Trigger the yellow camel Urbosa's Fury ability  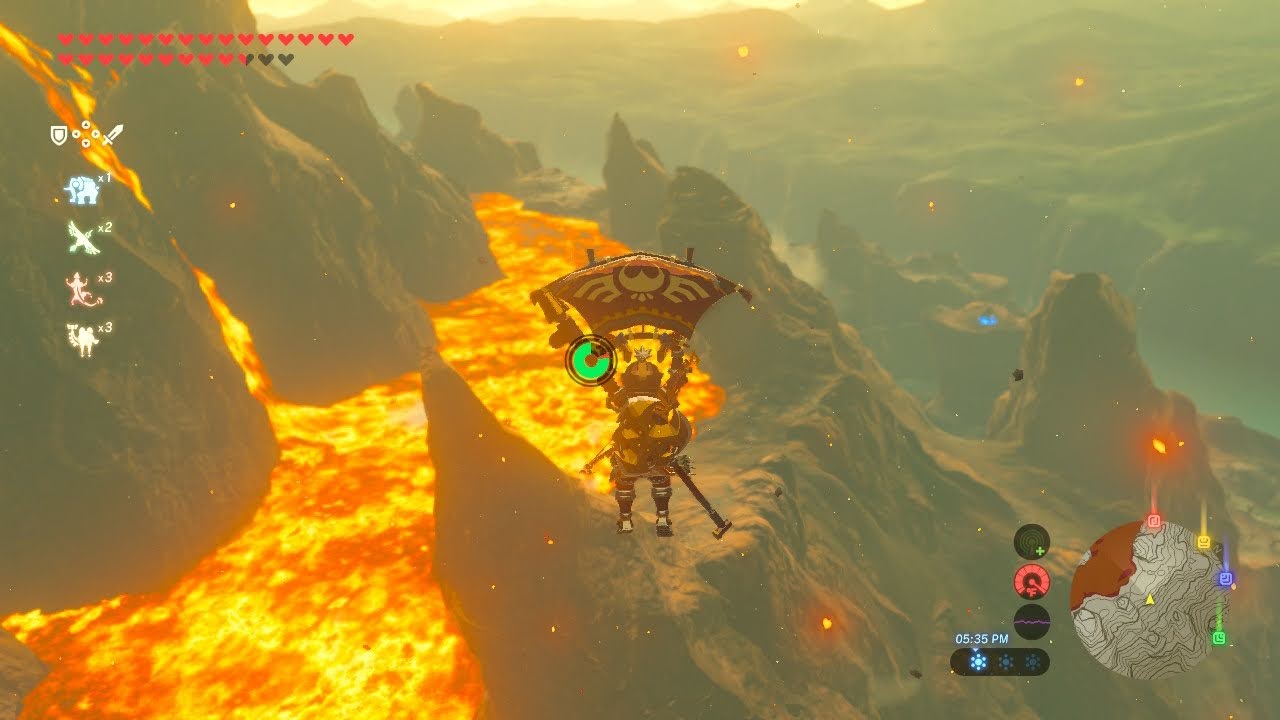tap(81, 338)
